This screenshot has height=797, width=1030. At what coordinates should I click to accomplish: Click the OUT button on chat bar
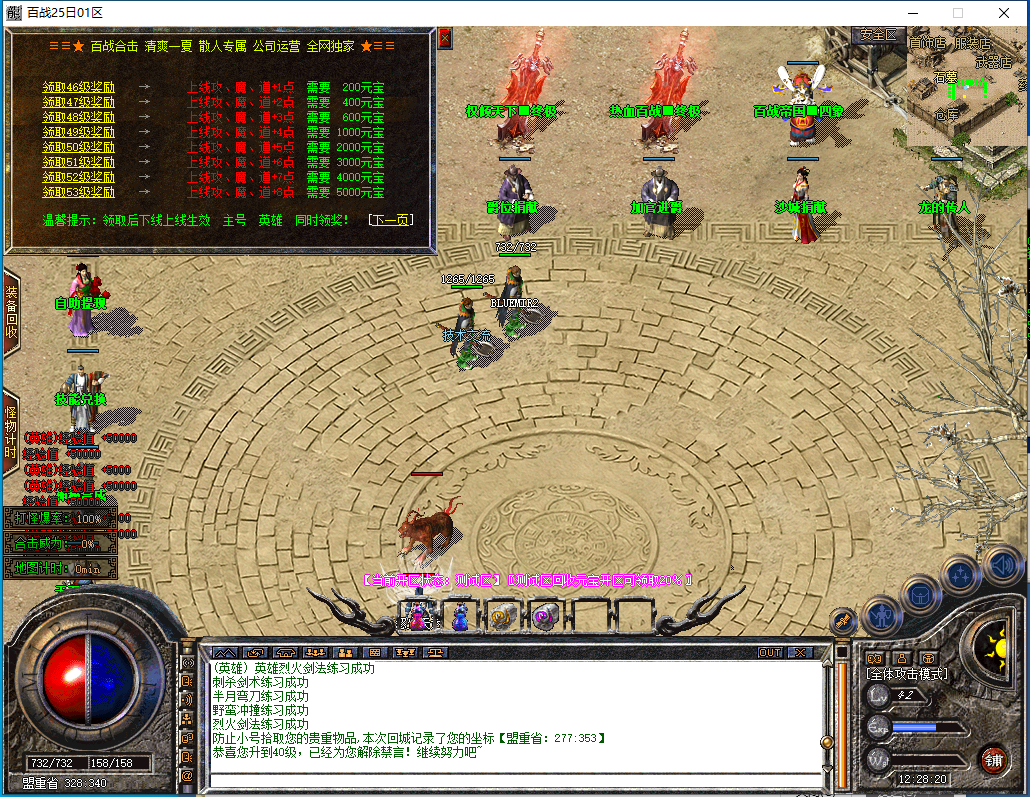[769, 652]
